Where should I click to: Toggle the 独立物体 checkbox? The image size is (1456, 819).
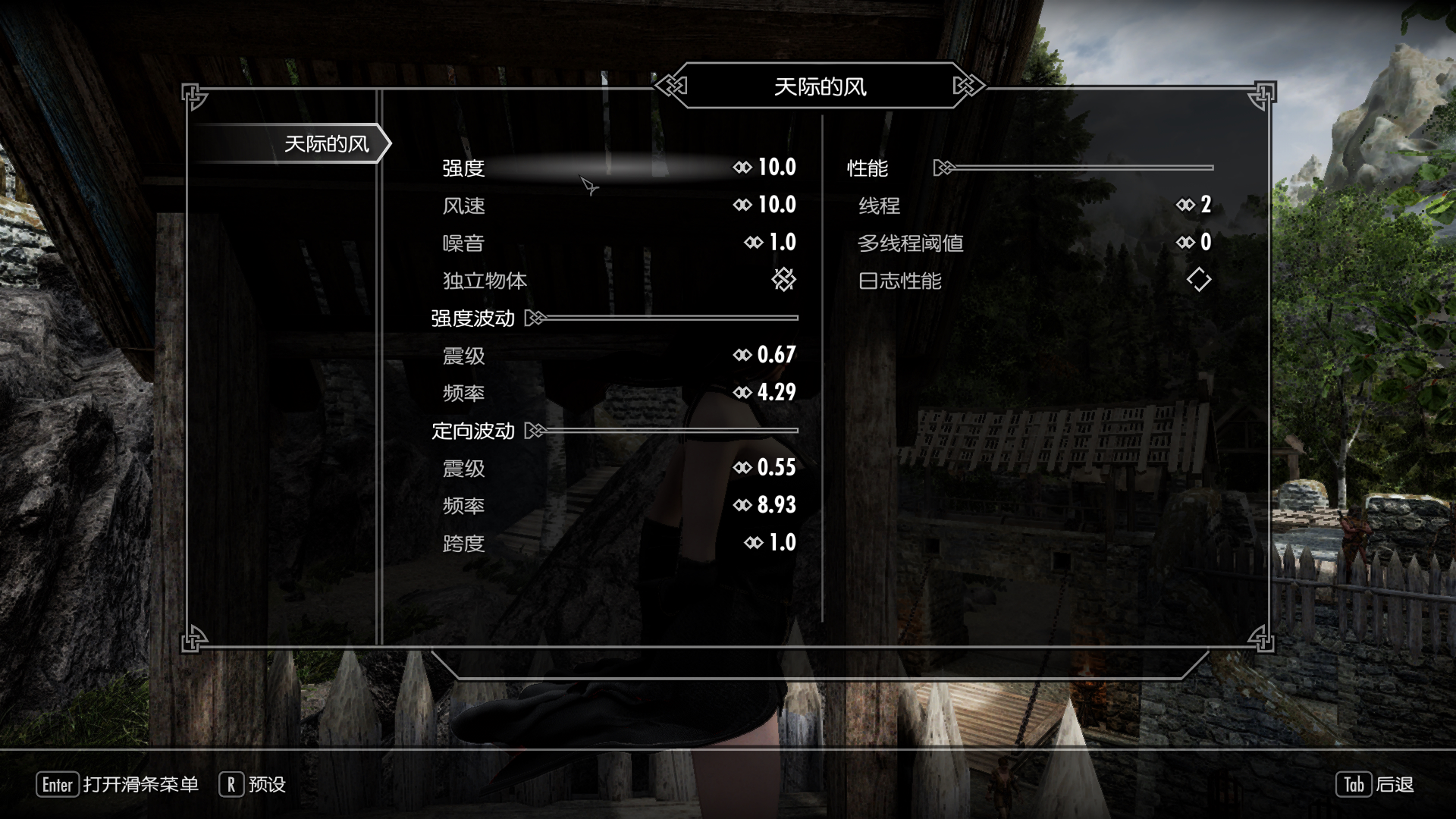tap(783, 280)
